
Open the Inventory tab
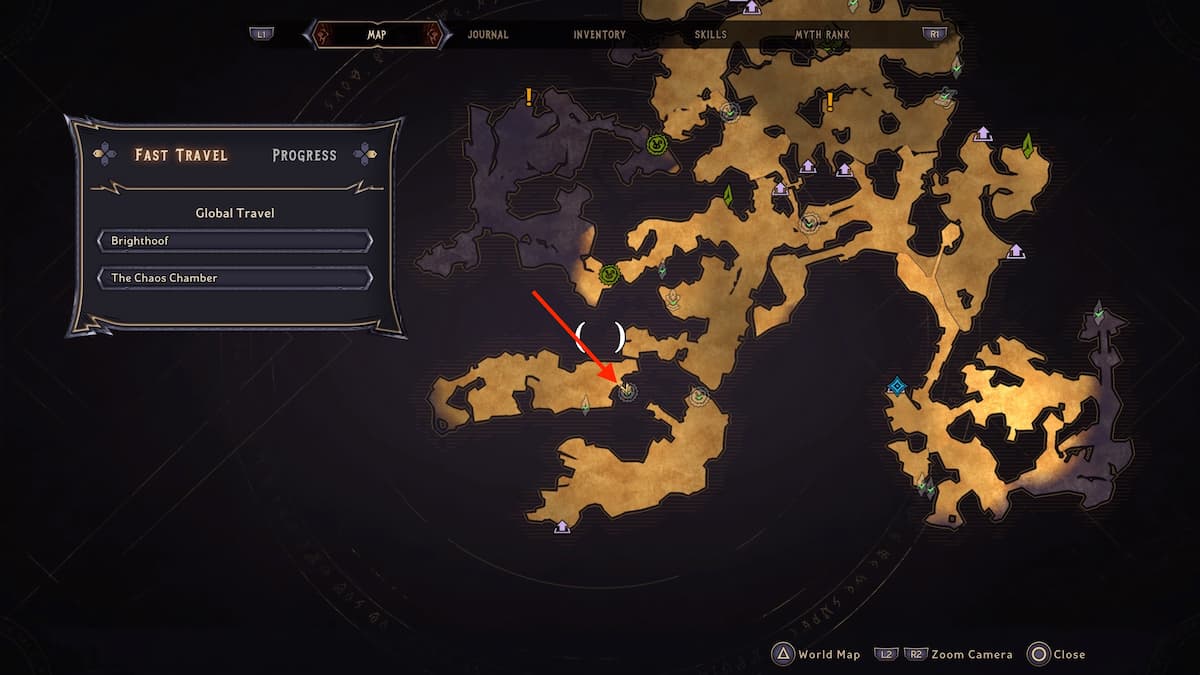coord(599,35)
